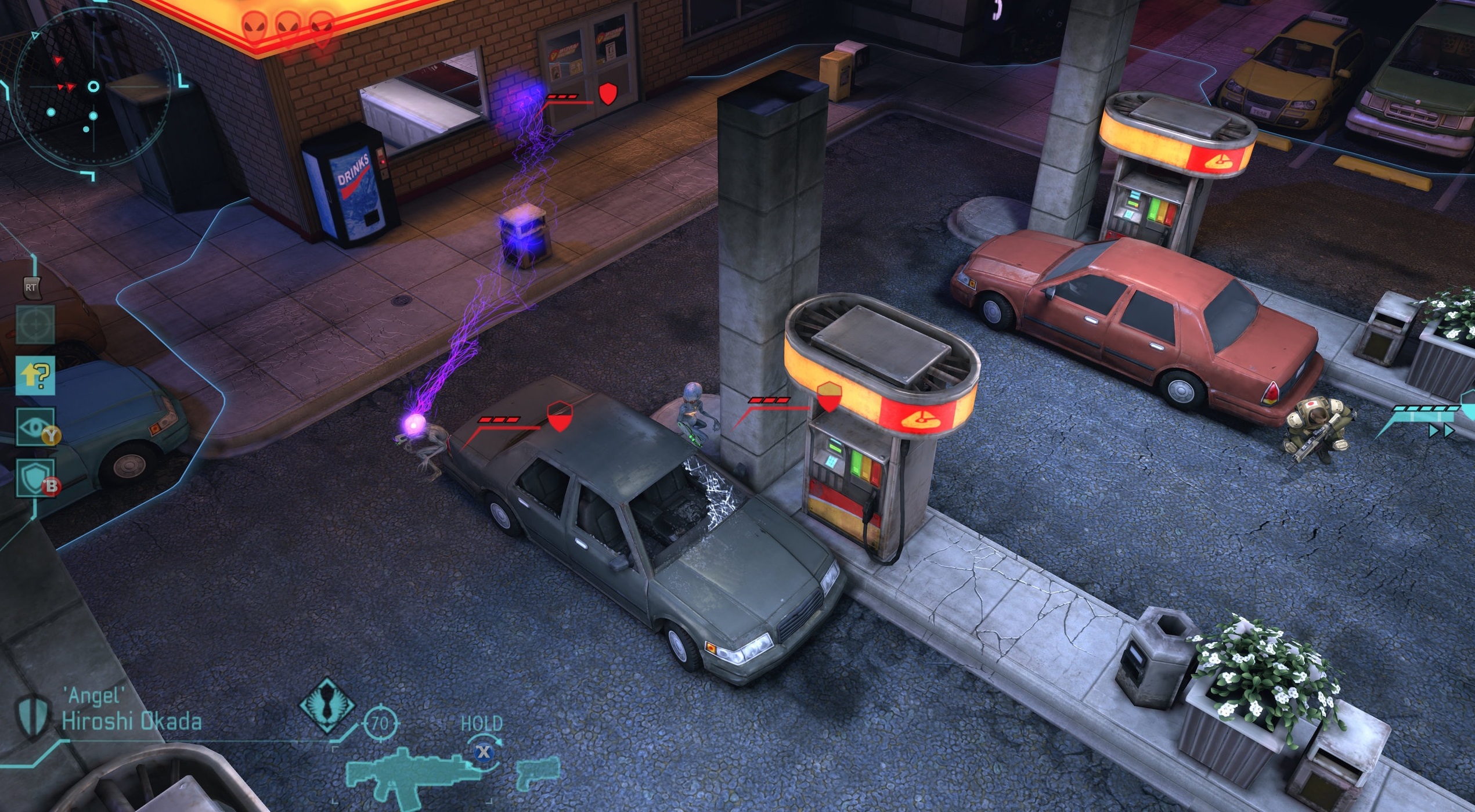Click the shield icon beside soldier name
The width and height of the screenshot is (1475, 812).
coord(33,715)
